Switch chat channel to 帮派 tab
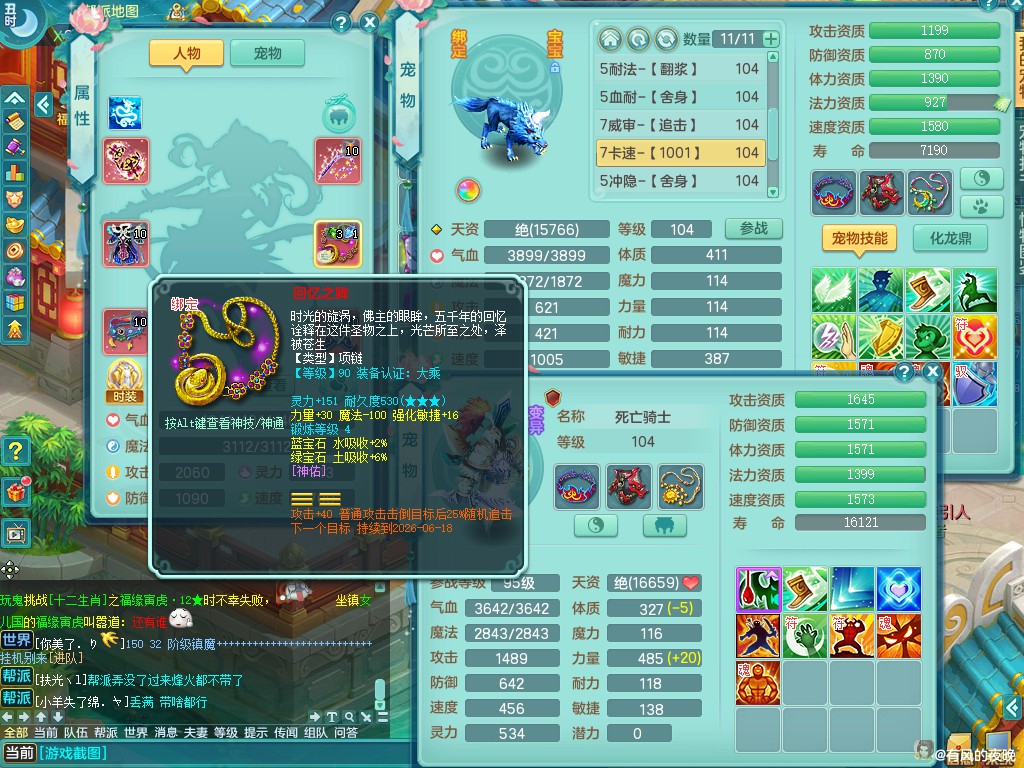The width and height of the screenshot is (1024, 768). [105, 732]
